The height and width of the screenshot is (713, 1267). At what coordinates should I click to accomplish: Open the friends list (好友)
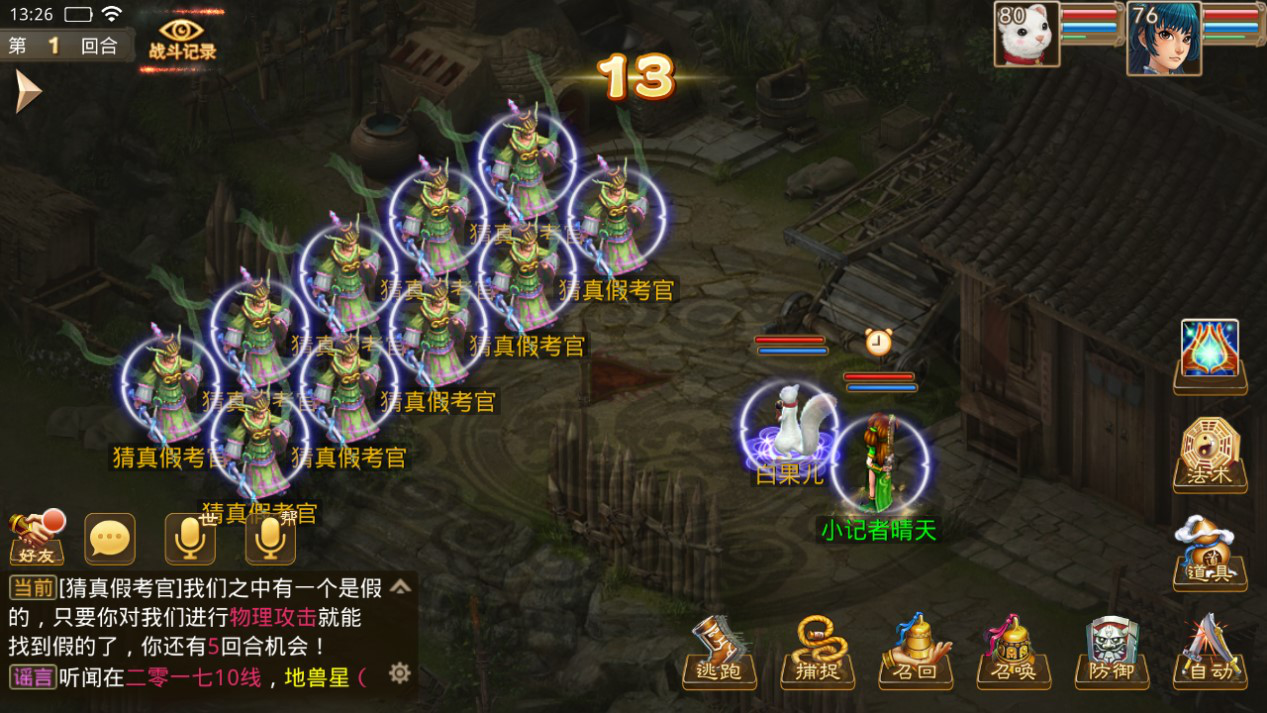click(37, 538)
